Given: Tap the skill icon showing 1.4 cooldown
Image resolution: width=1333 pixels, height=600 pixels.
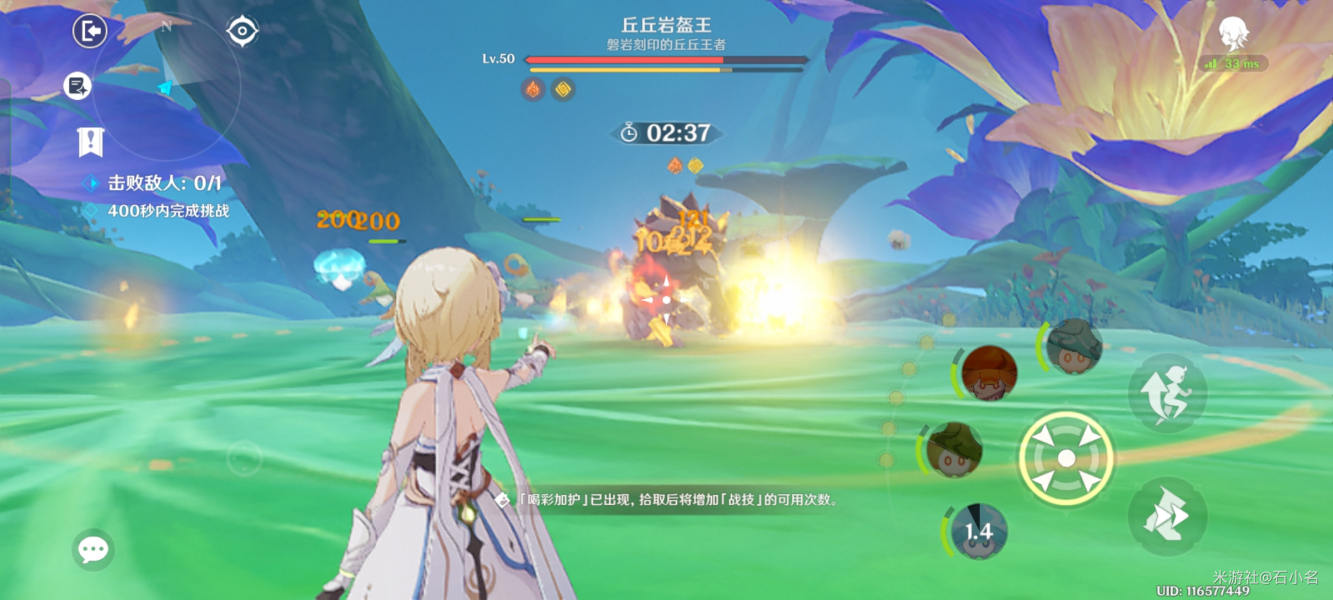Looking at the screenshot, I should coord(977,531).
